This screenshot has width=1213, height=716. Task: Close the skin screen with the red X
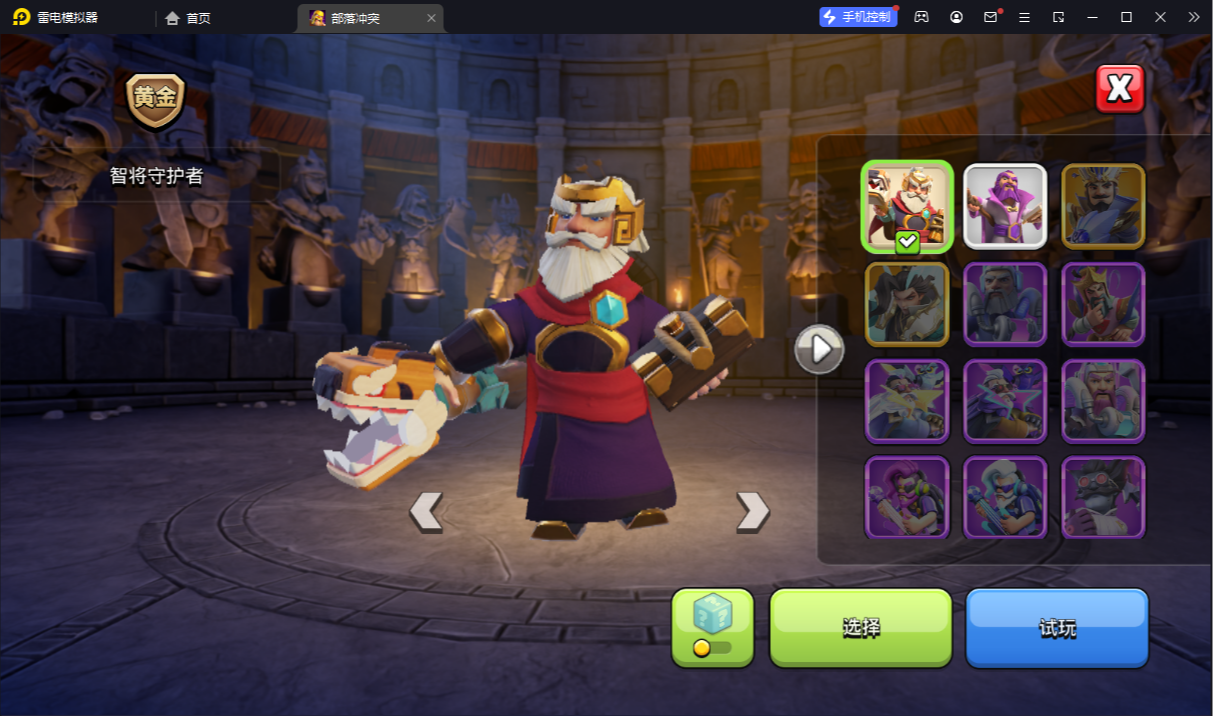point(1119,89)
